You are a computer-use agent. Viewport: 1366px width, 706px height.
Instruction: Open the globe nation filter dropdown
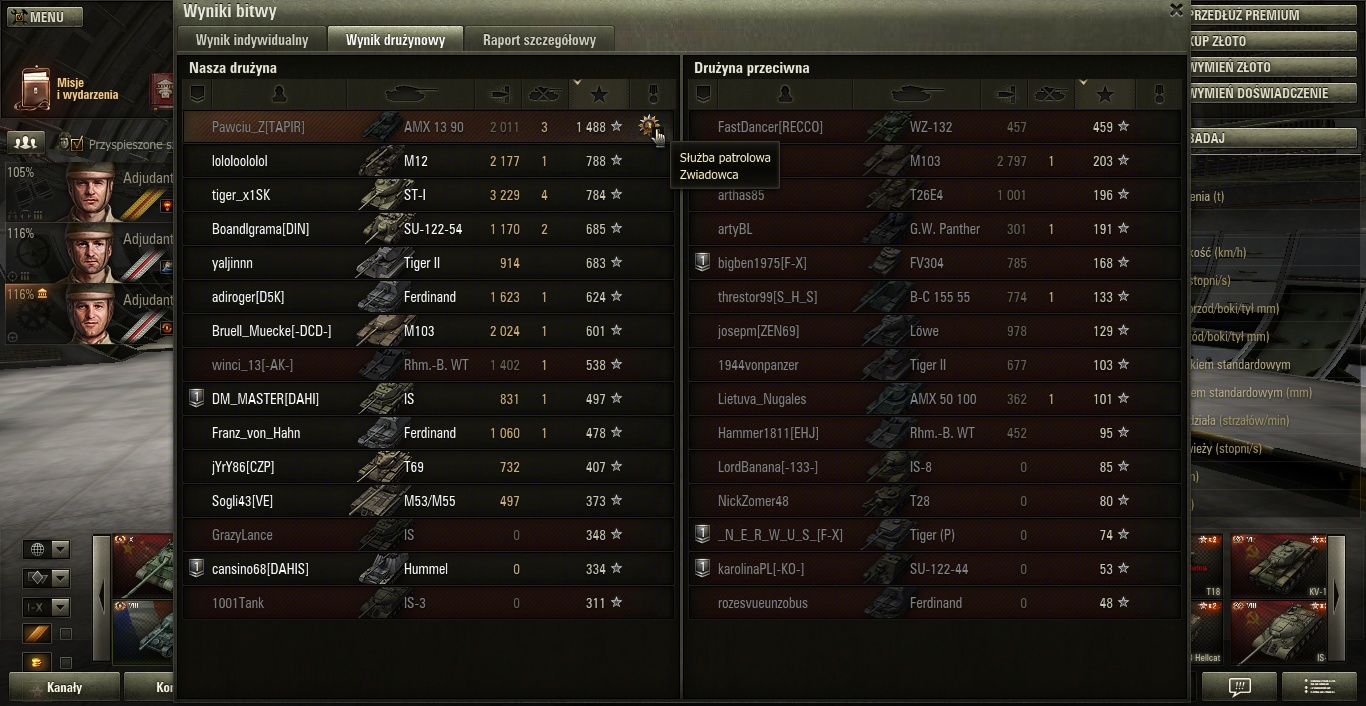point(46,549)
